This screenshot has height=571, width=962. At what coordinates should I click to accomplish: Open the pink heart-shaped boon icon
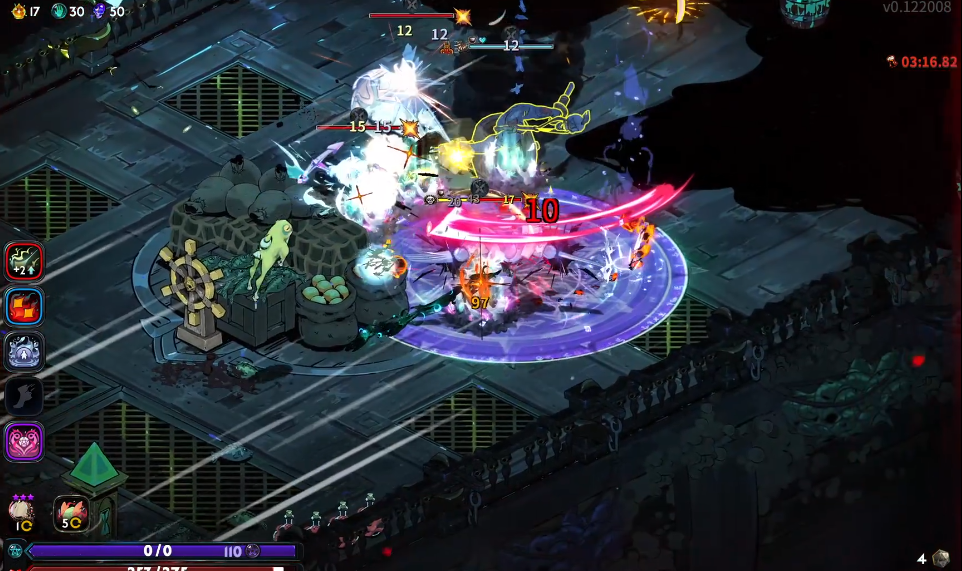click(24, 441)
